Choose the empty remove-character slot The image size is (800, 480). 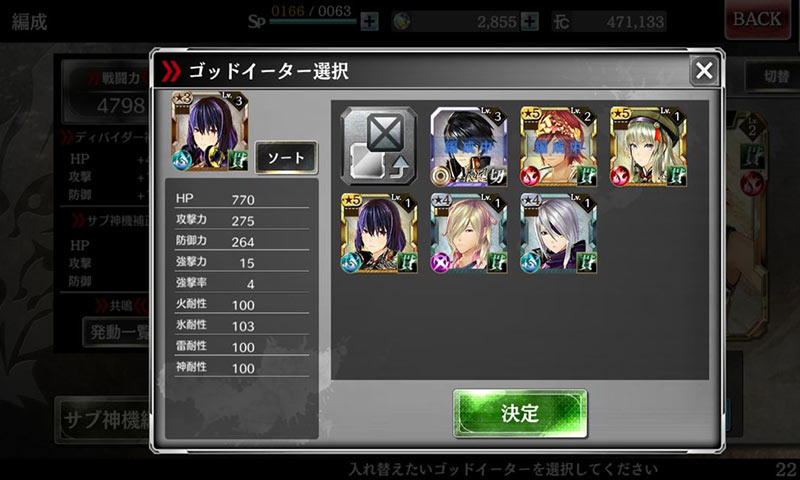click(379, 146)
